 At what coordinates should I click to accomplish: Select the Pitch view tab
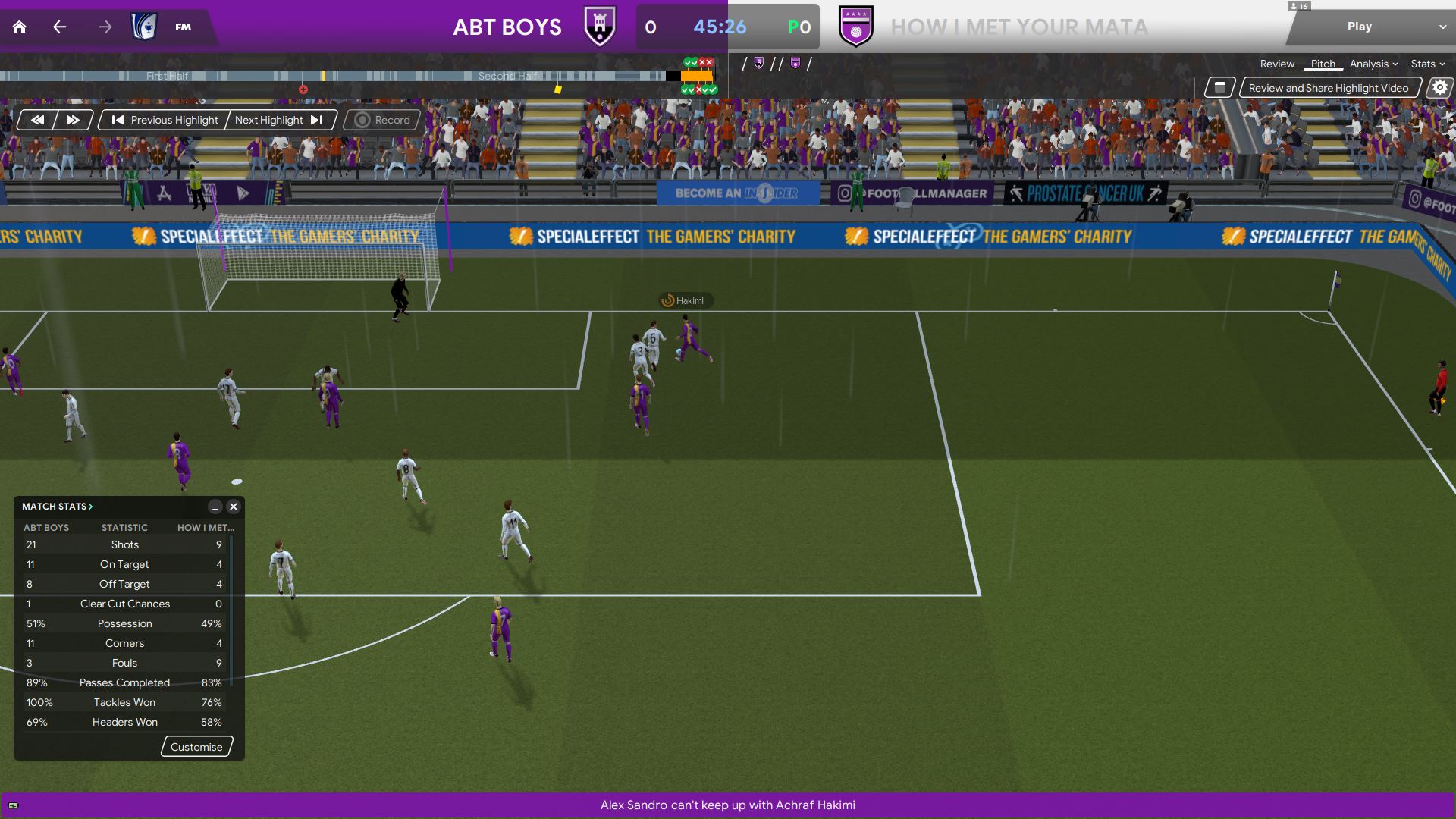coord(1323,64)
